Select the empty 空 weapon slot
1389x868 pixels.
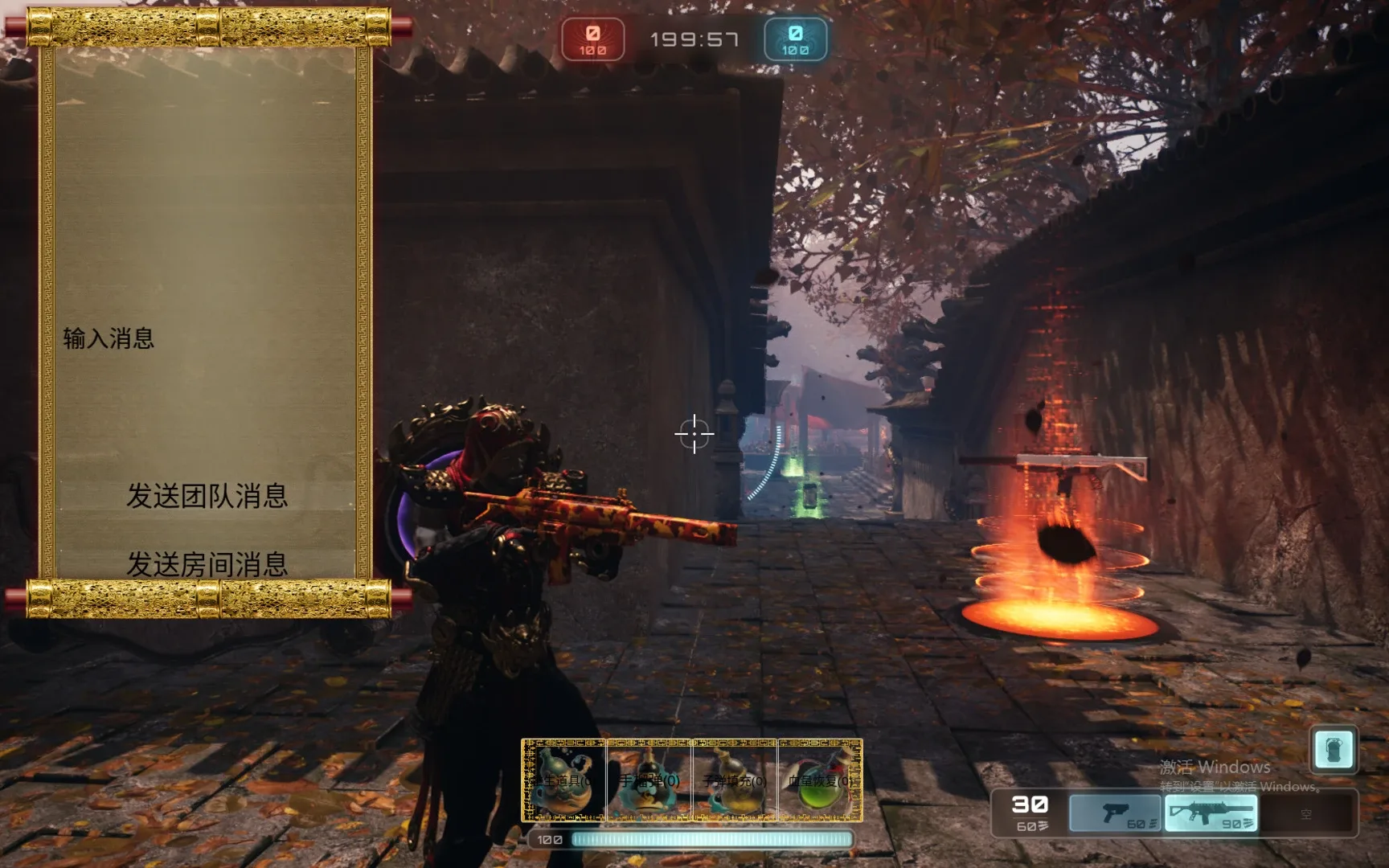tap(1307, 813)
